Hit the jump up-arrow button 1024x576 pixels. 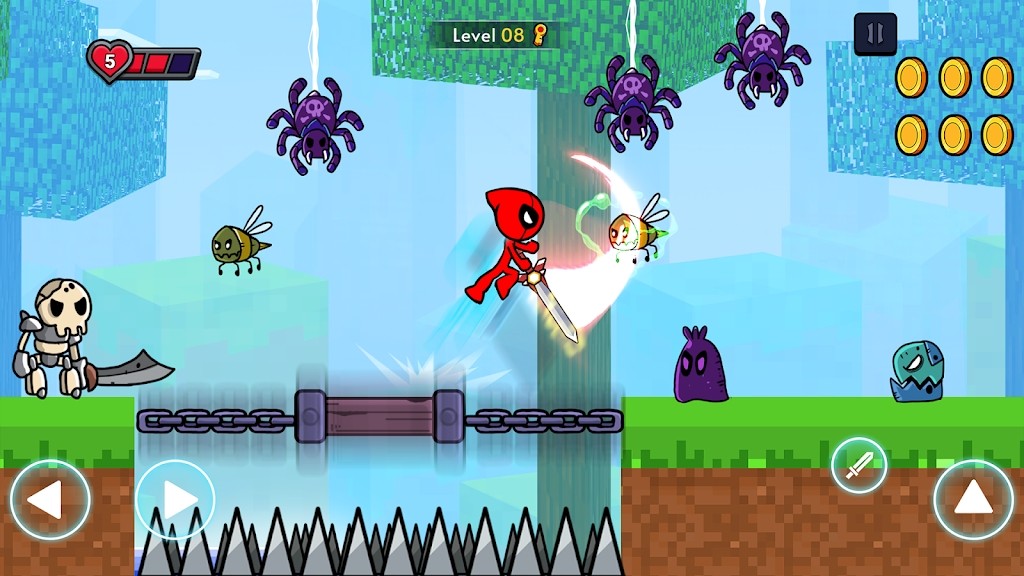(973, 499)
